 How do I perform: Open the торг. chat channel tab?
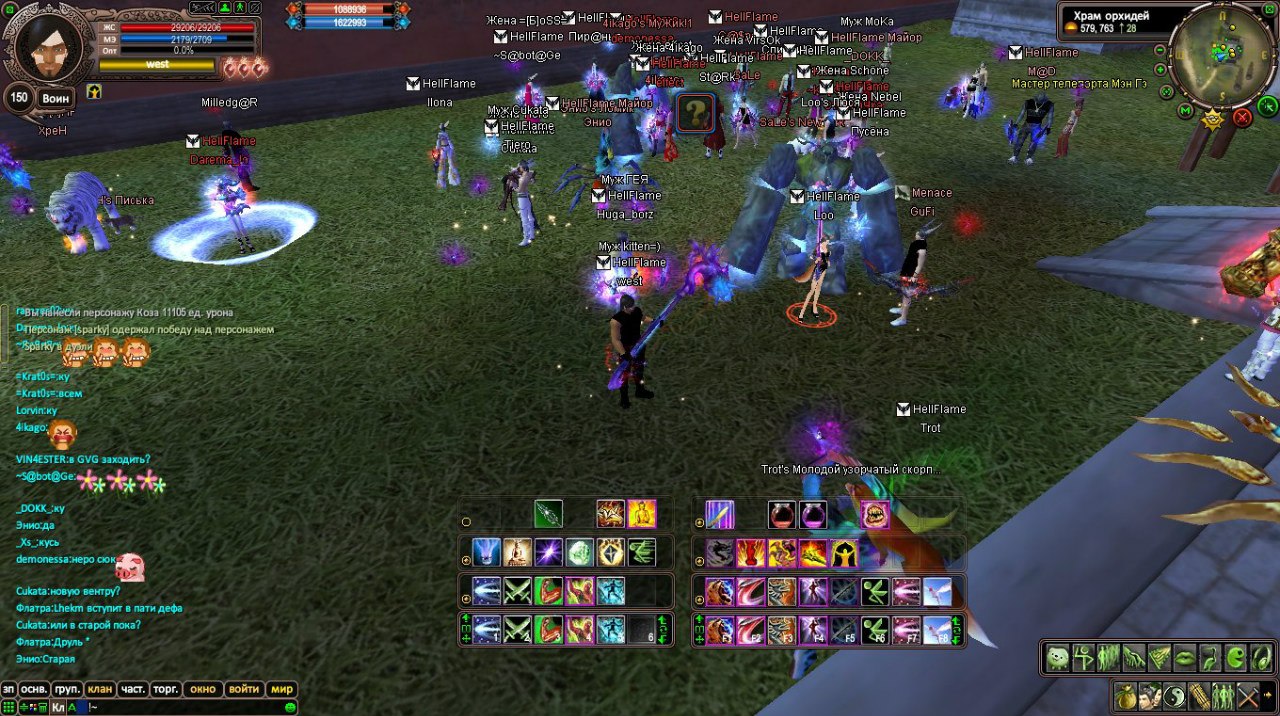(166, 689)
